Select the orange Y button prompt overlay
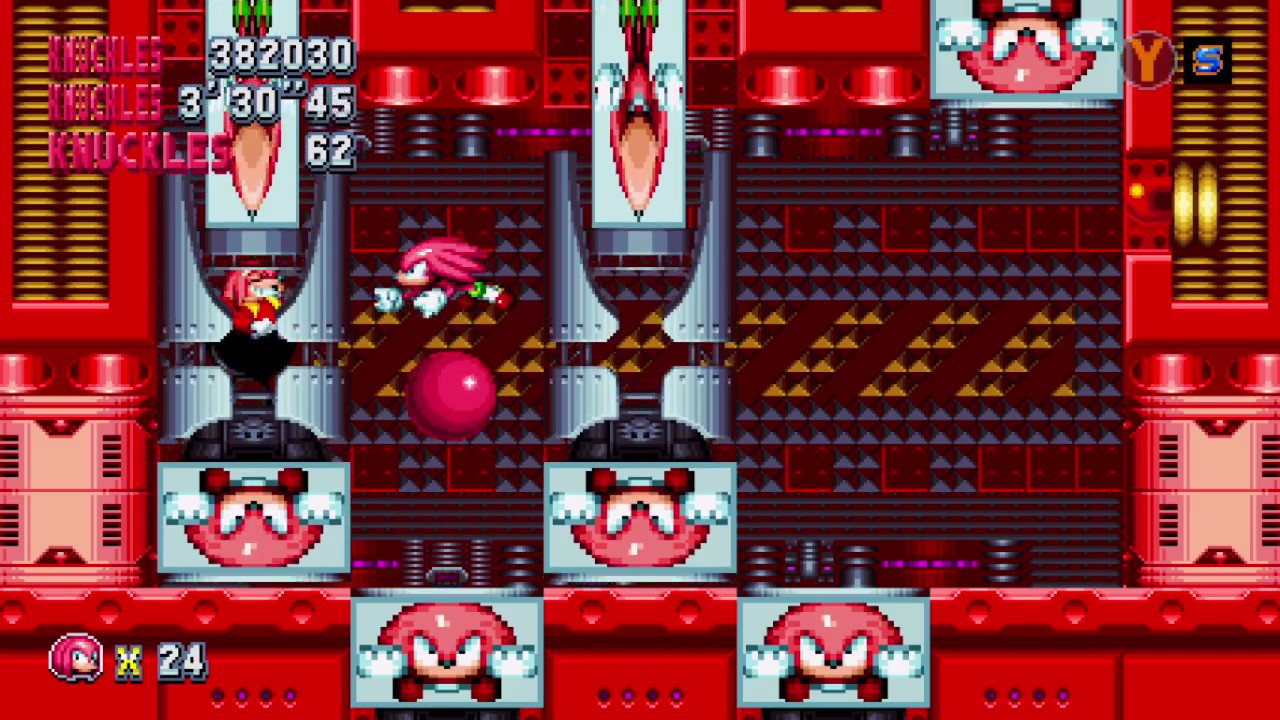The width and height of the screenshot is (1280, 720). [1147, 62]
